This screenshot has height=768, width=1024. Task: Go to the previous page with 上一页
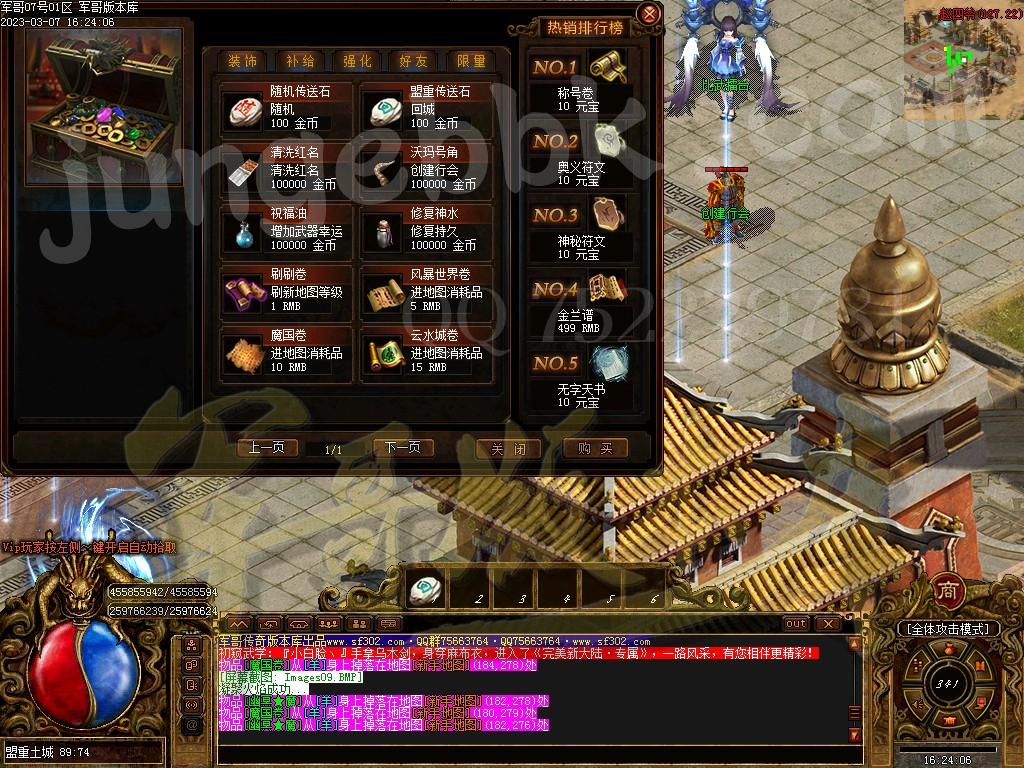(x=267, y=448)
